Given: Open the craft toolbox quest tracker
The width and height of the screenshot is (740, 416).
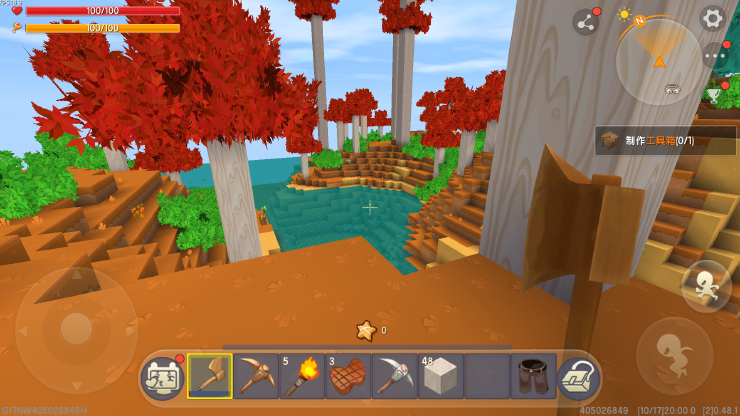Looking at the screenshot, I should point(665,140).
